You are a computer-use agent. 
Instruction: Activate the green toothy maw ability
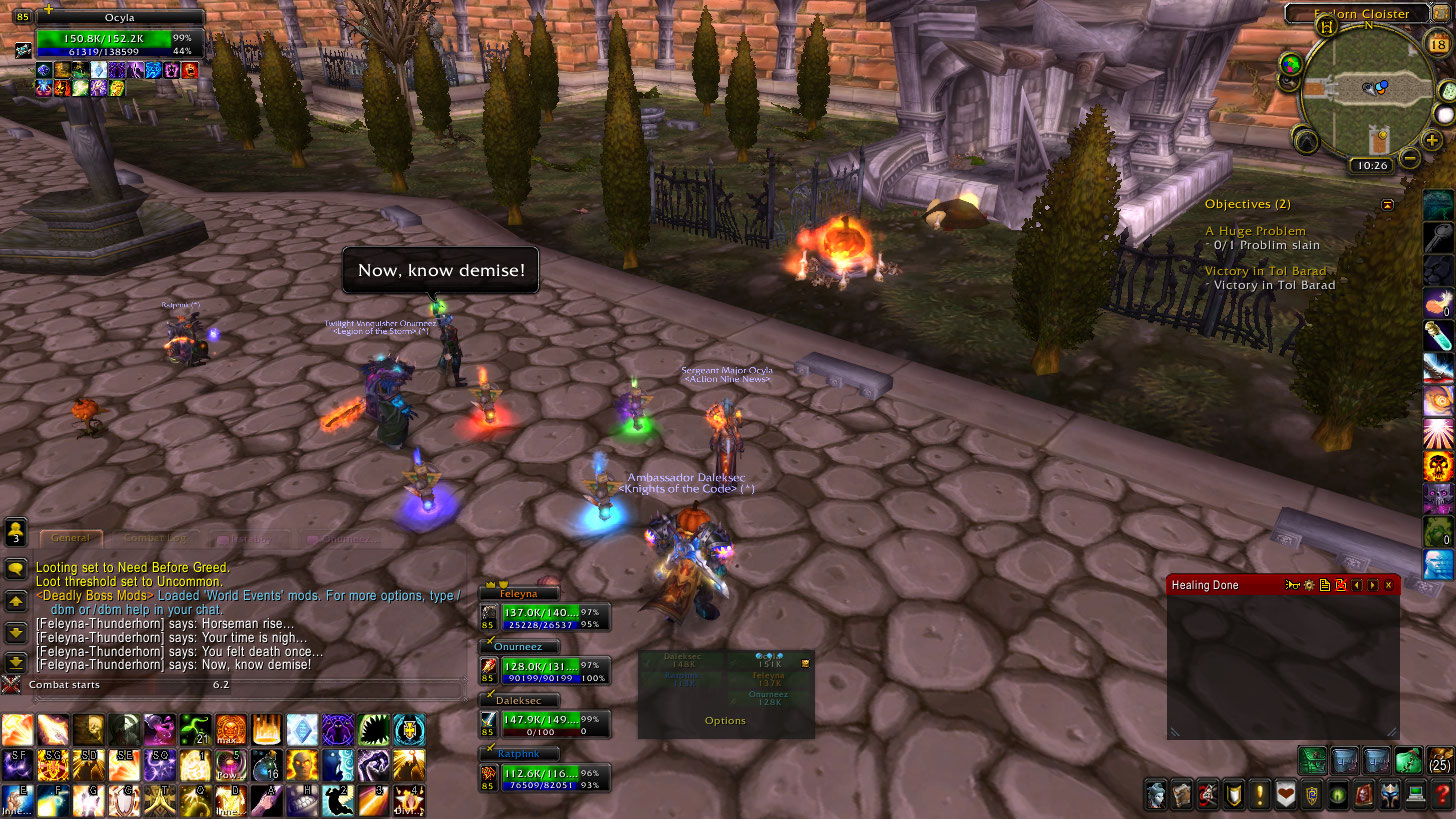coord(372,730)
